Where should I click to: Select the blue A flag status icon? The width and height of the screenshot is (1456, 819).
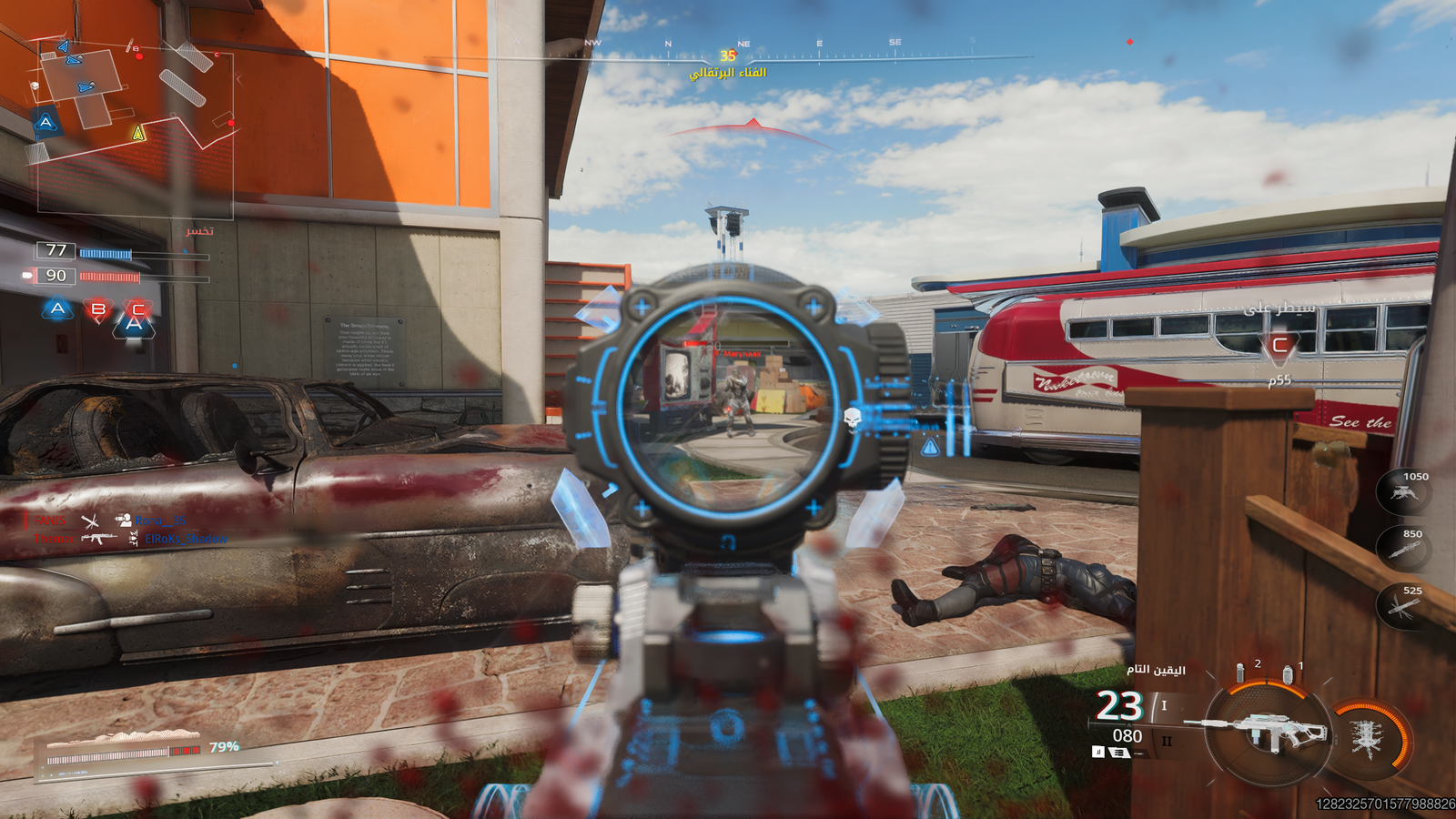point(57,309)
